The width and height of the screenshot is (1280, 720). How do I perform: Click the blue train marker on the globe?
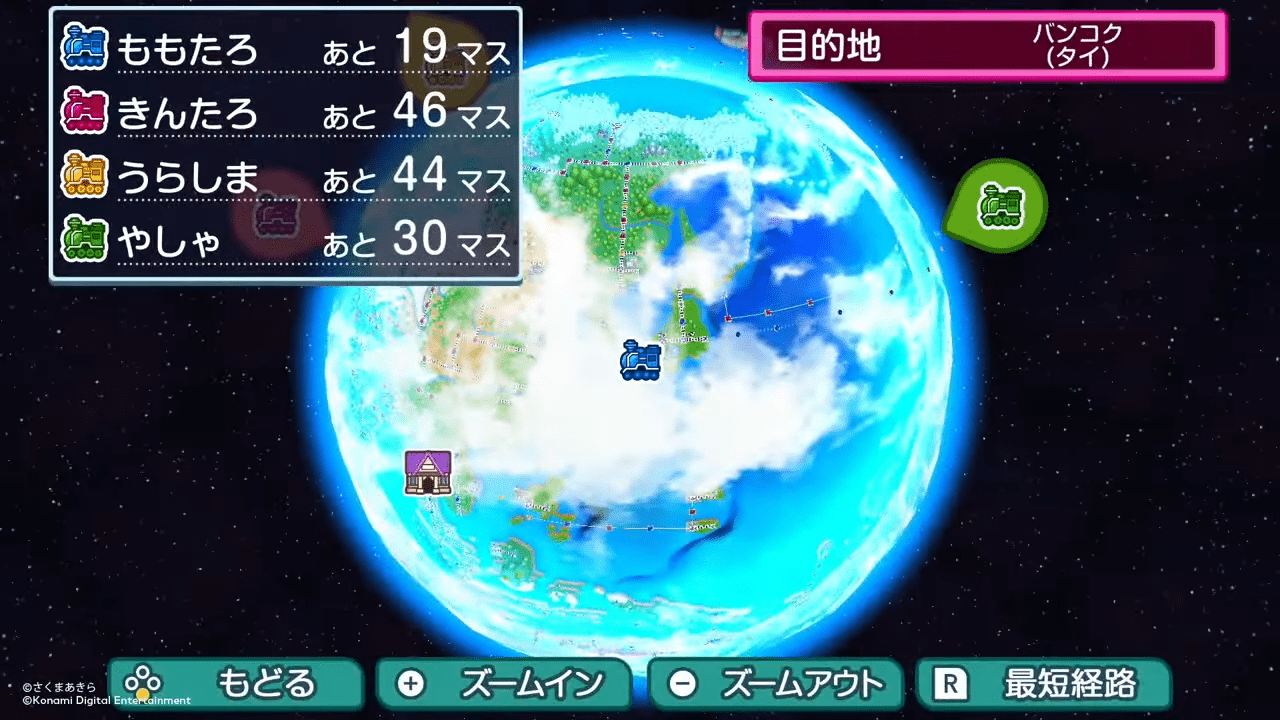[640, 361]
